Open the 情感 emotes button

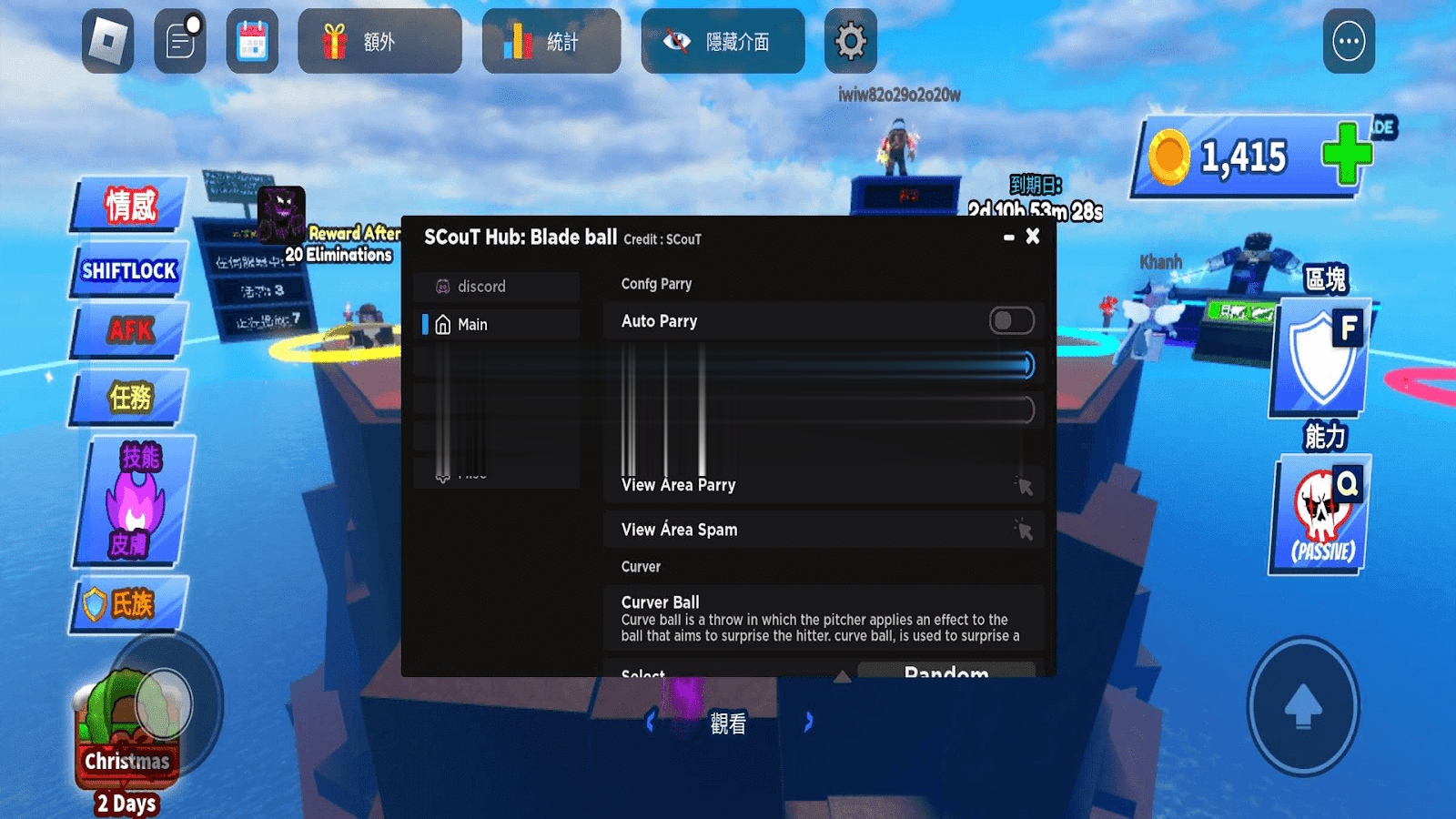(x=130, y=205)
